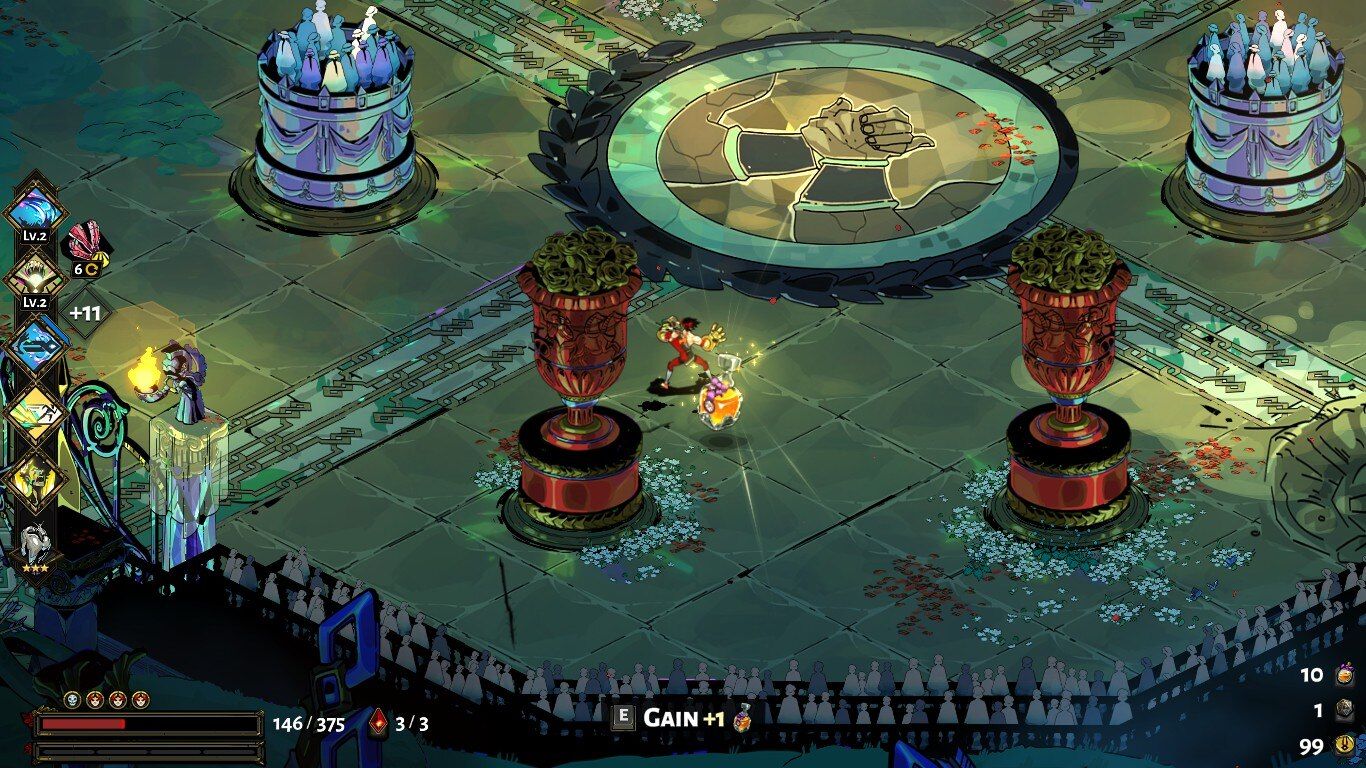Select the glowing white fan boon icon
This screenshot has width=1366, height=768.
[36, 275]
